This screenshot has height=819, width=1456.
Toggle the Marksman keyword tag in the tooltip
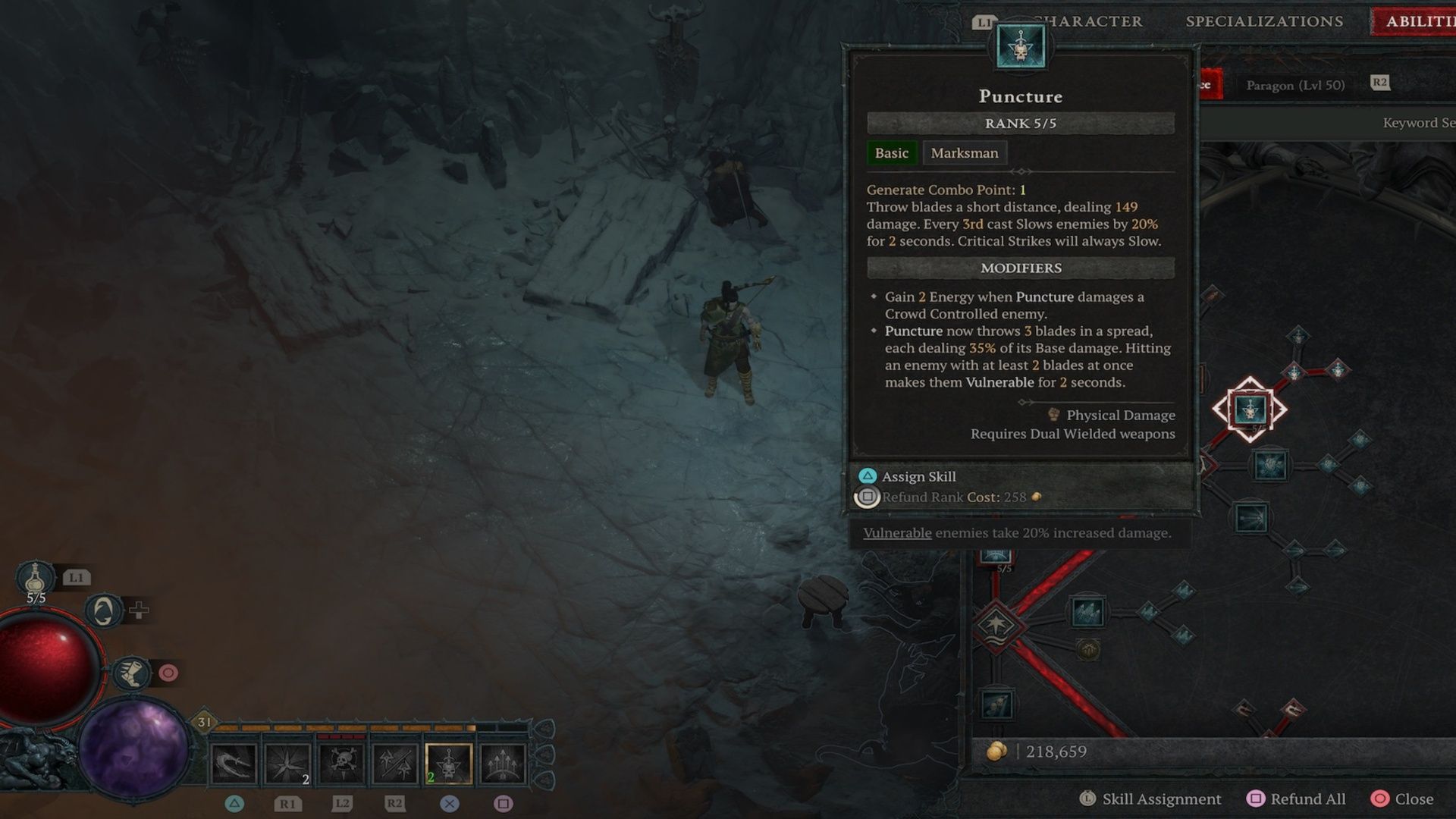(x=965, y=152)
